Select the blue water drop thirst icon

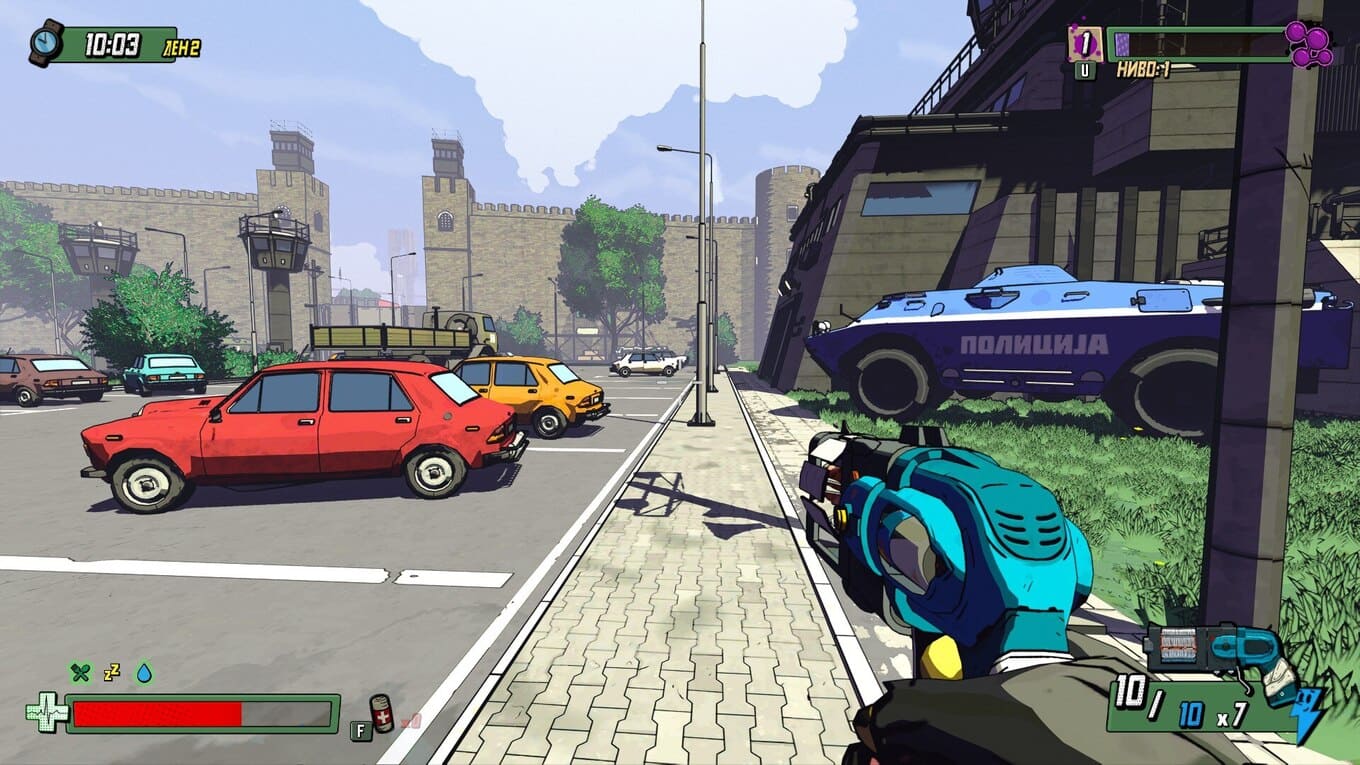144,673
